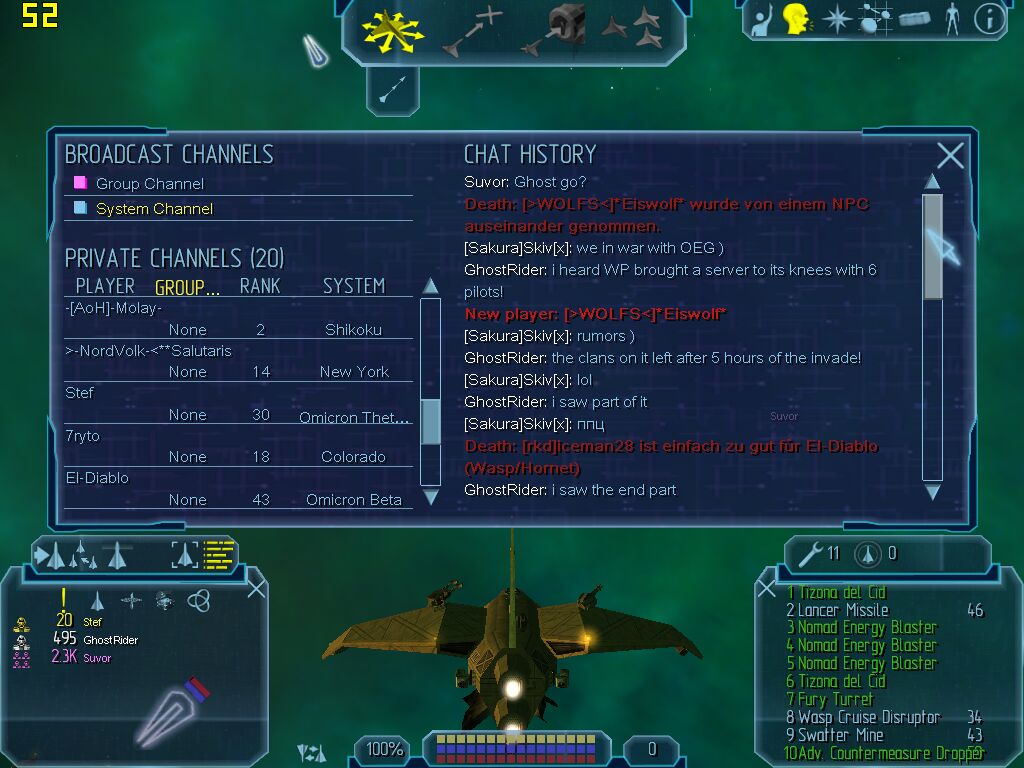Select the System Channel broadcast option
The height and width of the screenshot is (768, 1024).
(x=154, y=209)
